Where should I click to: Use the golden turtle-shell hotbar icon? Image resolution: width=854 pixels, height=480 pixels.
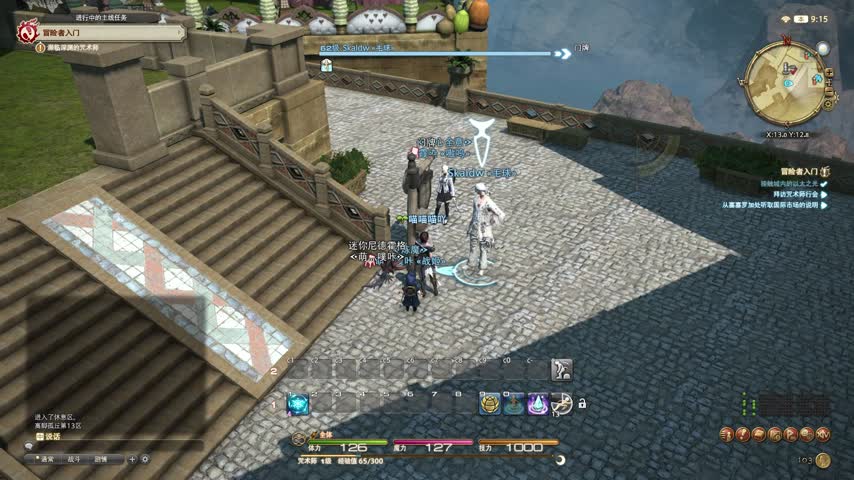tap(490, 404)
